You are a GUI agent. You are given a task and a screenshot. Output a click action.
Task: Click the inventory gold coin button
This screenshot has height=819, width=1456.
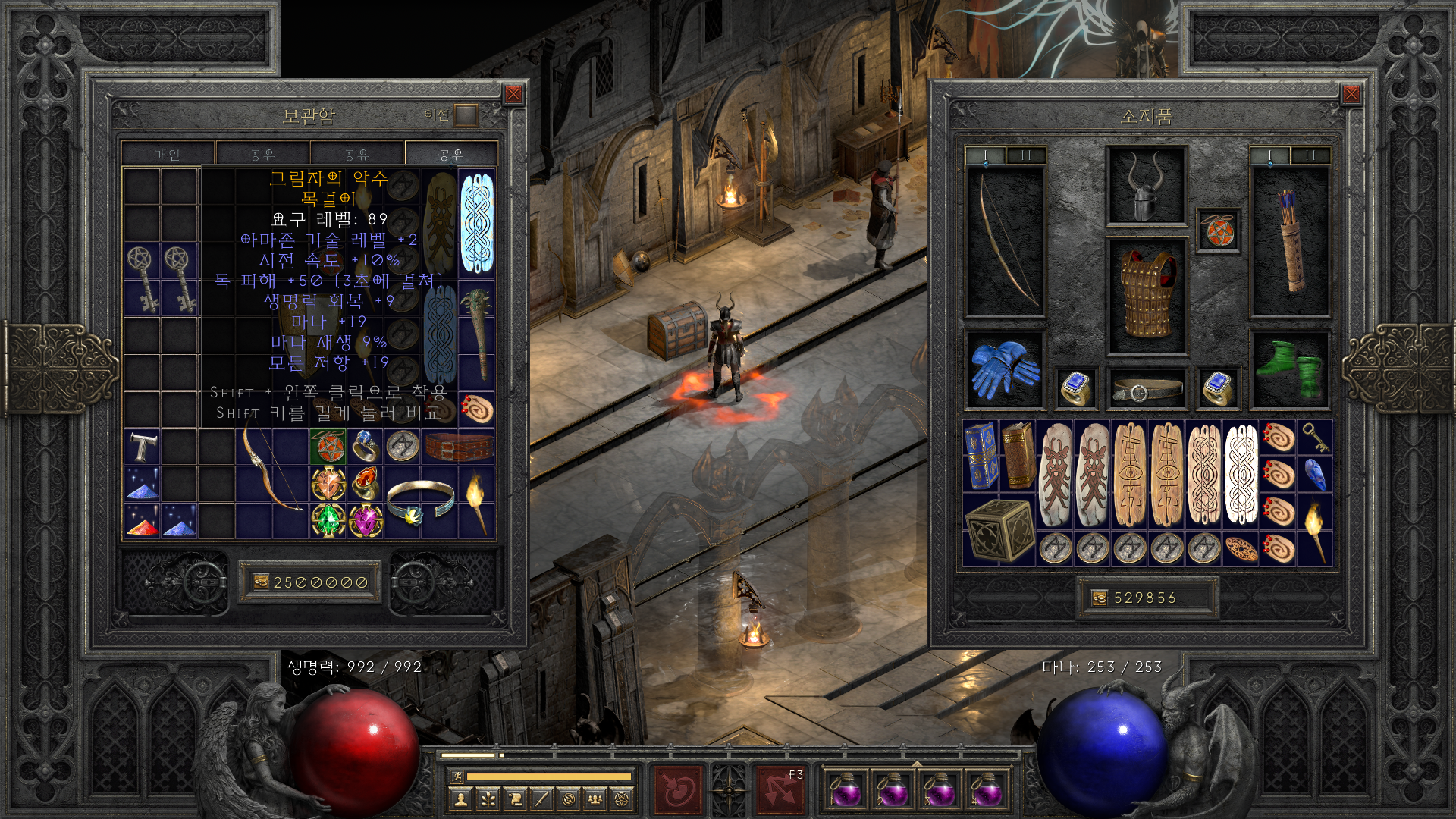[1100, 598]
